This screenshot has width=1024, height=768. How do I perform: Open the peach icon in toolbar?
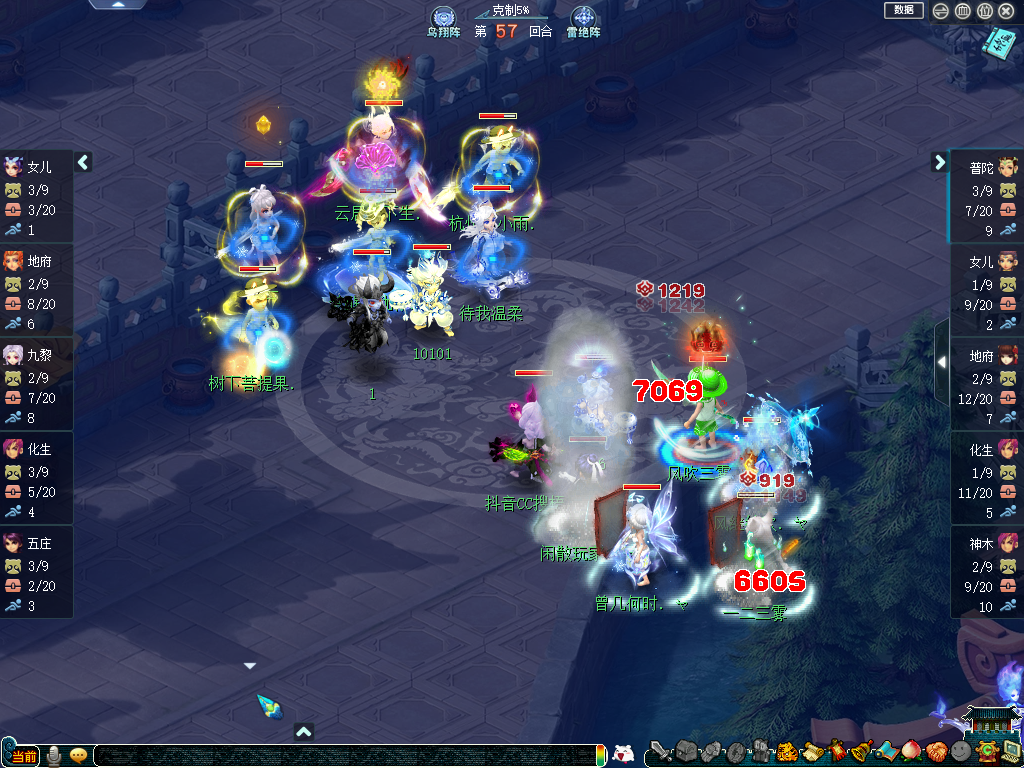coord(911,752)
